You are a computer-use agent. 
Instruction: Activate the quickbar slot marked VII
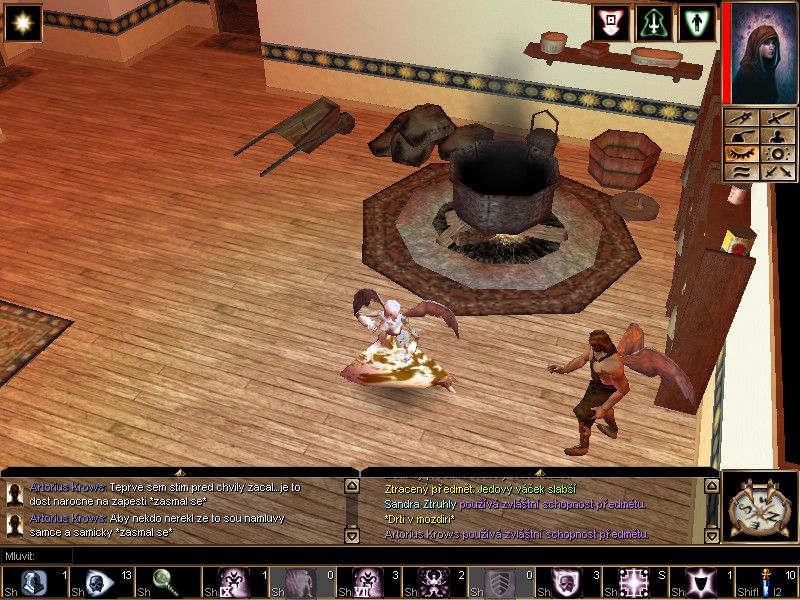coord(365,582)
